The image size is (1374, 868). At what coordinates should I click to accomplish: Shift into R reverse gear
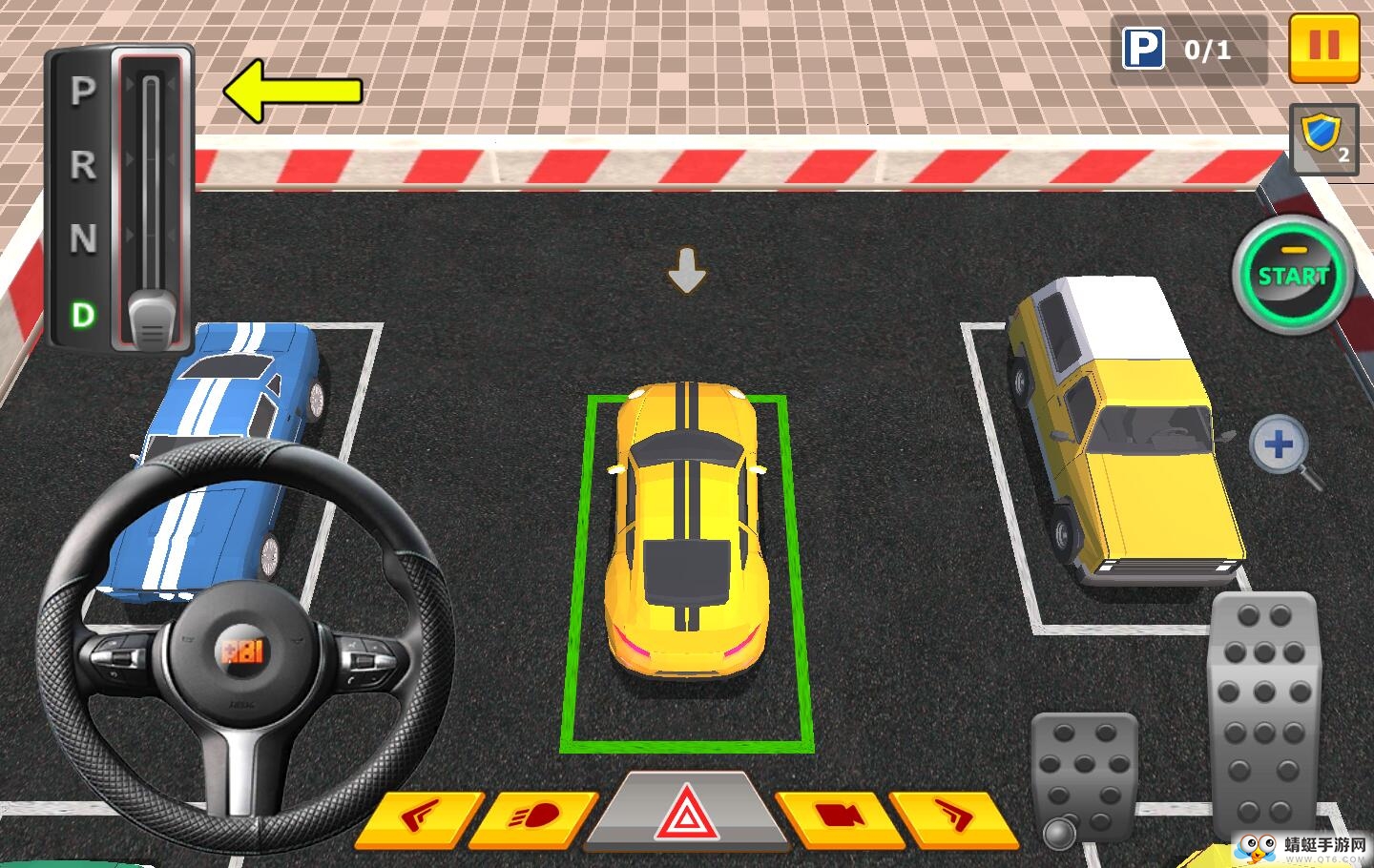point(83,165)
